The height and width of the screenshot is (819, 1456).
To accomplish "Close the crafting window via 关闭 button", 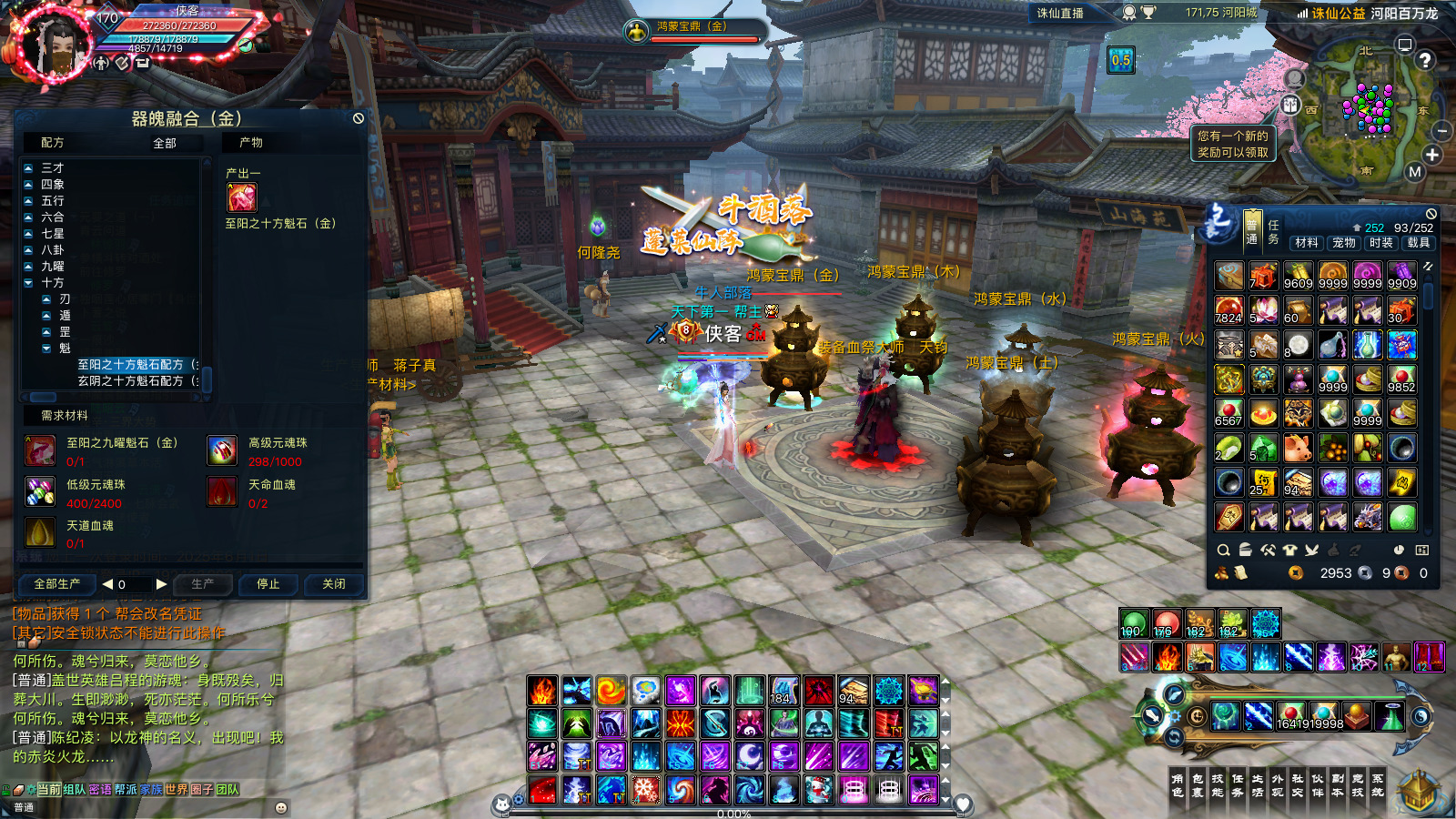I will click(334, 584).
